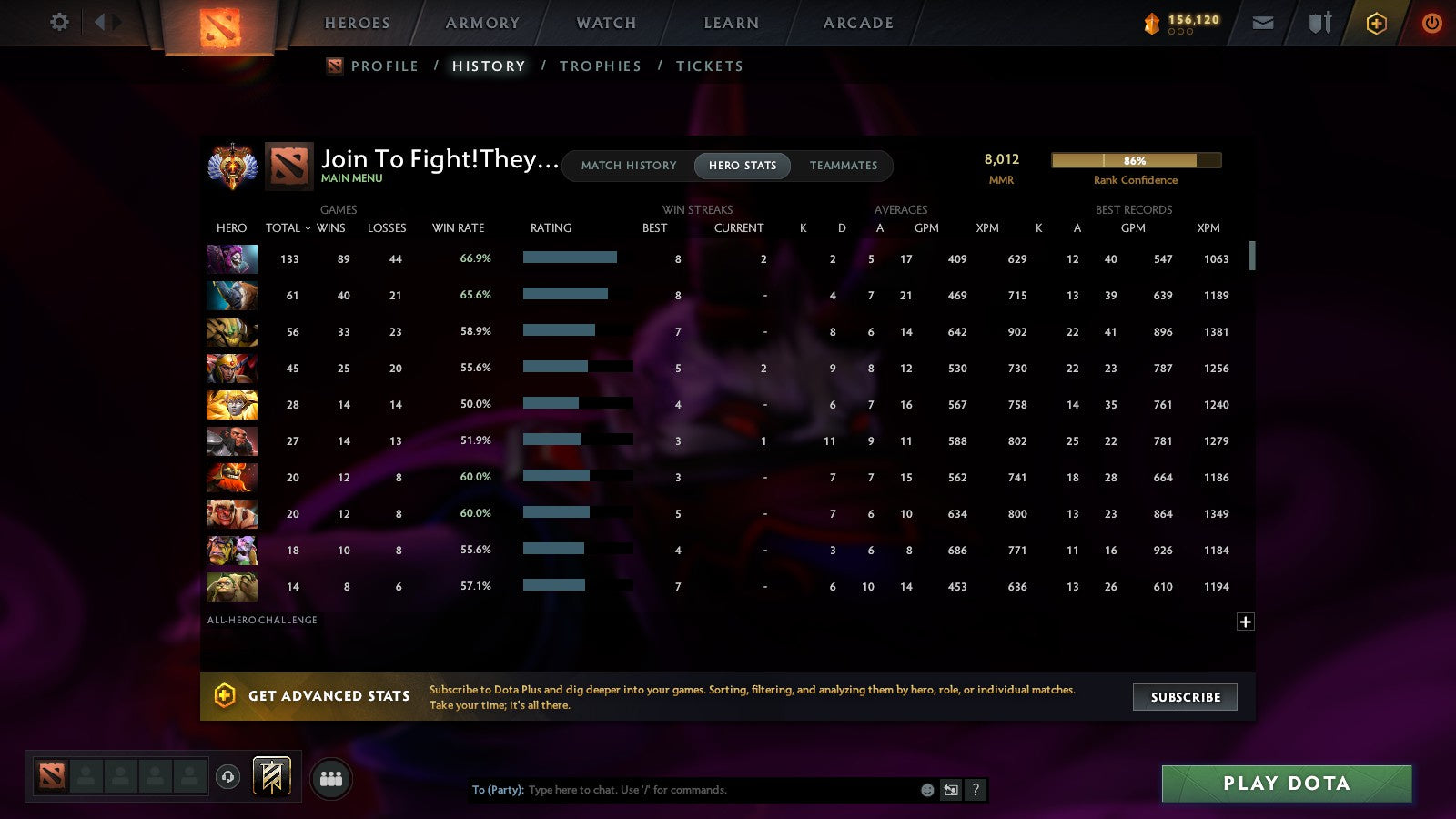Open the TOTAL column sort dropdown
1456x819 pixels.
pos(288,228)
